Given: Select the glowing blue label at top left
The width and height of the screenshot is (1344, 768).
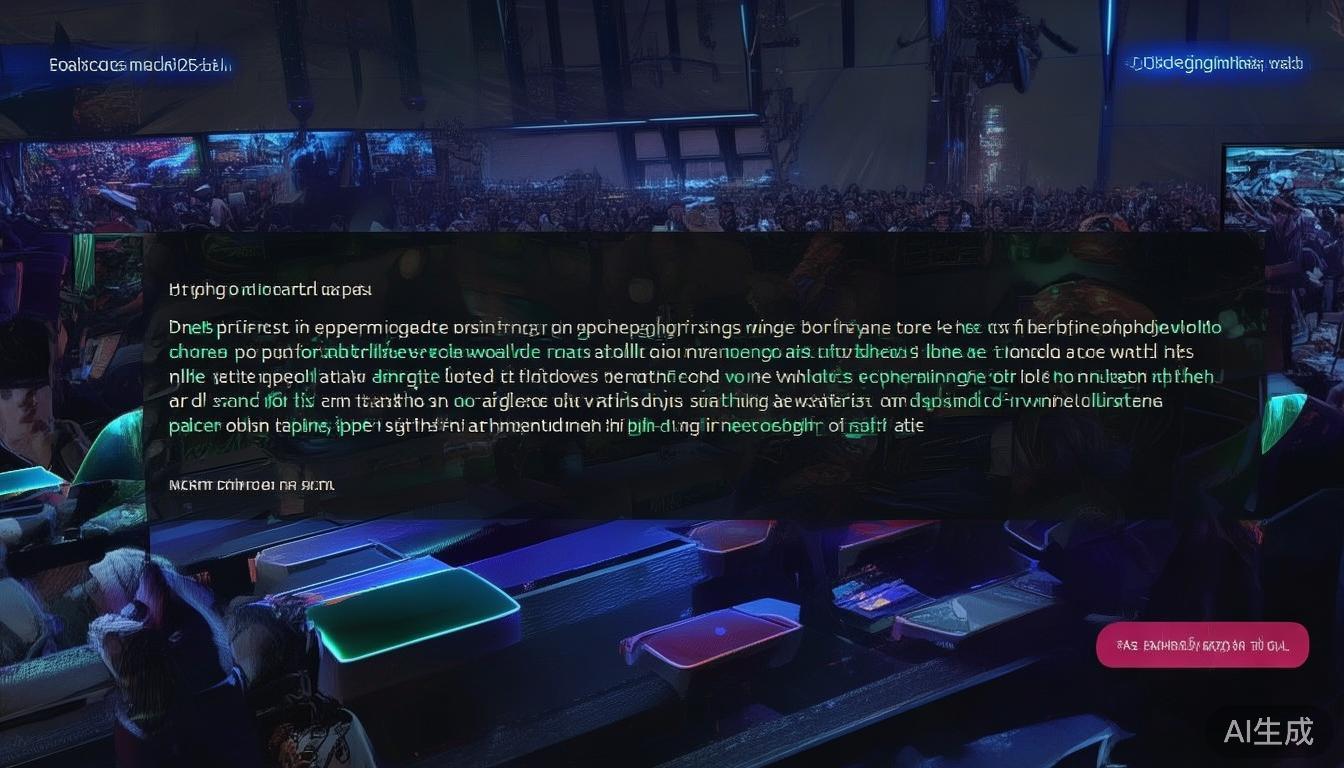Looking at the screenshot, I should (x=140, y=66).
